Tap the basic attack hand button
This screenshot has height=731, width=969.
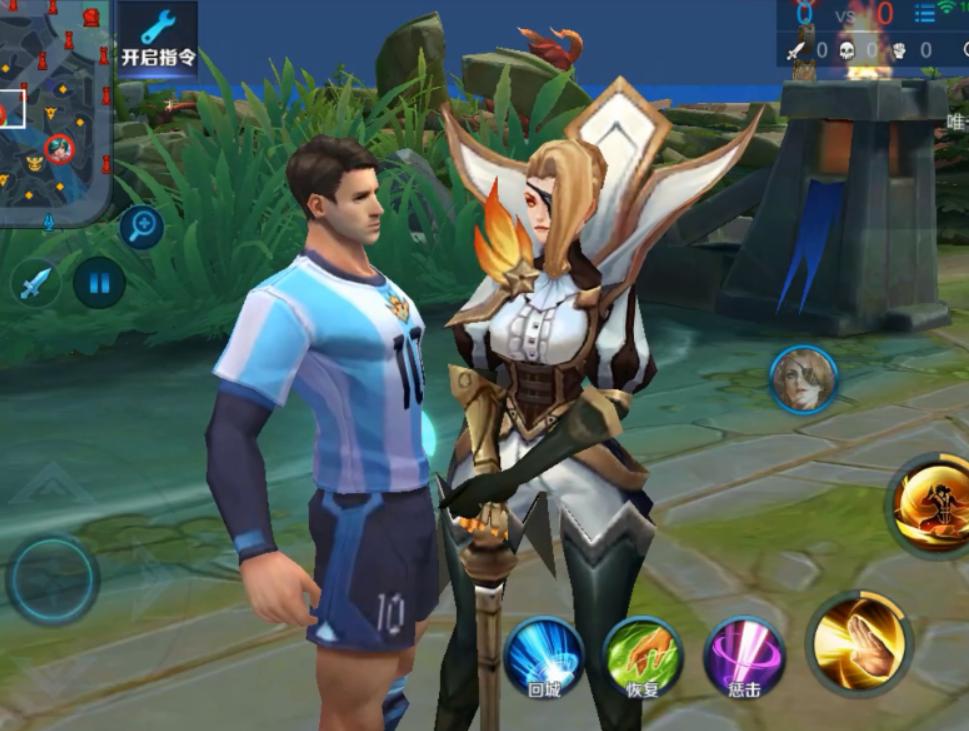point(859,641)
